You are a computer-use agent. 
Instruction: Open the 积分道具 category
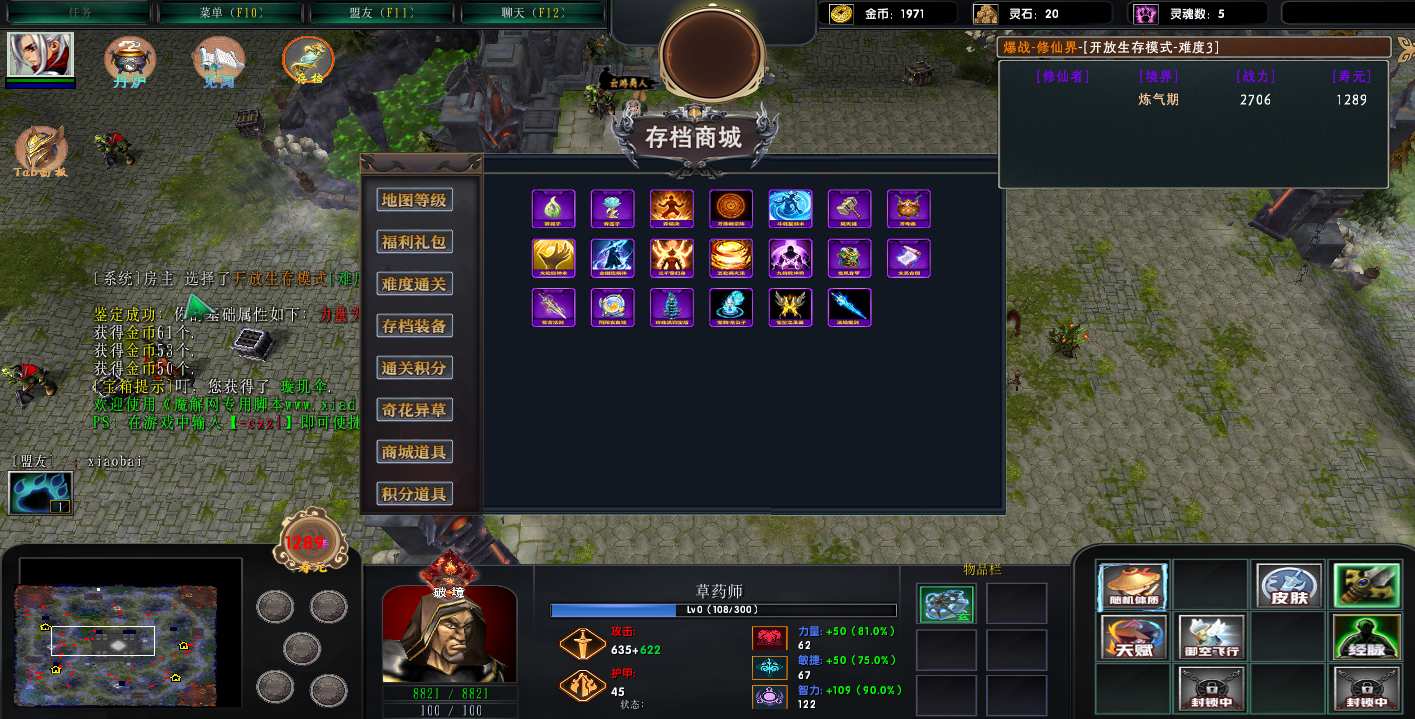coord(414,494)
